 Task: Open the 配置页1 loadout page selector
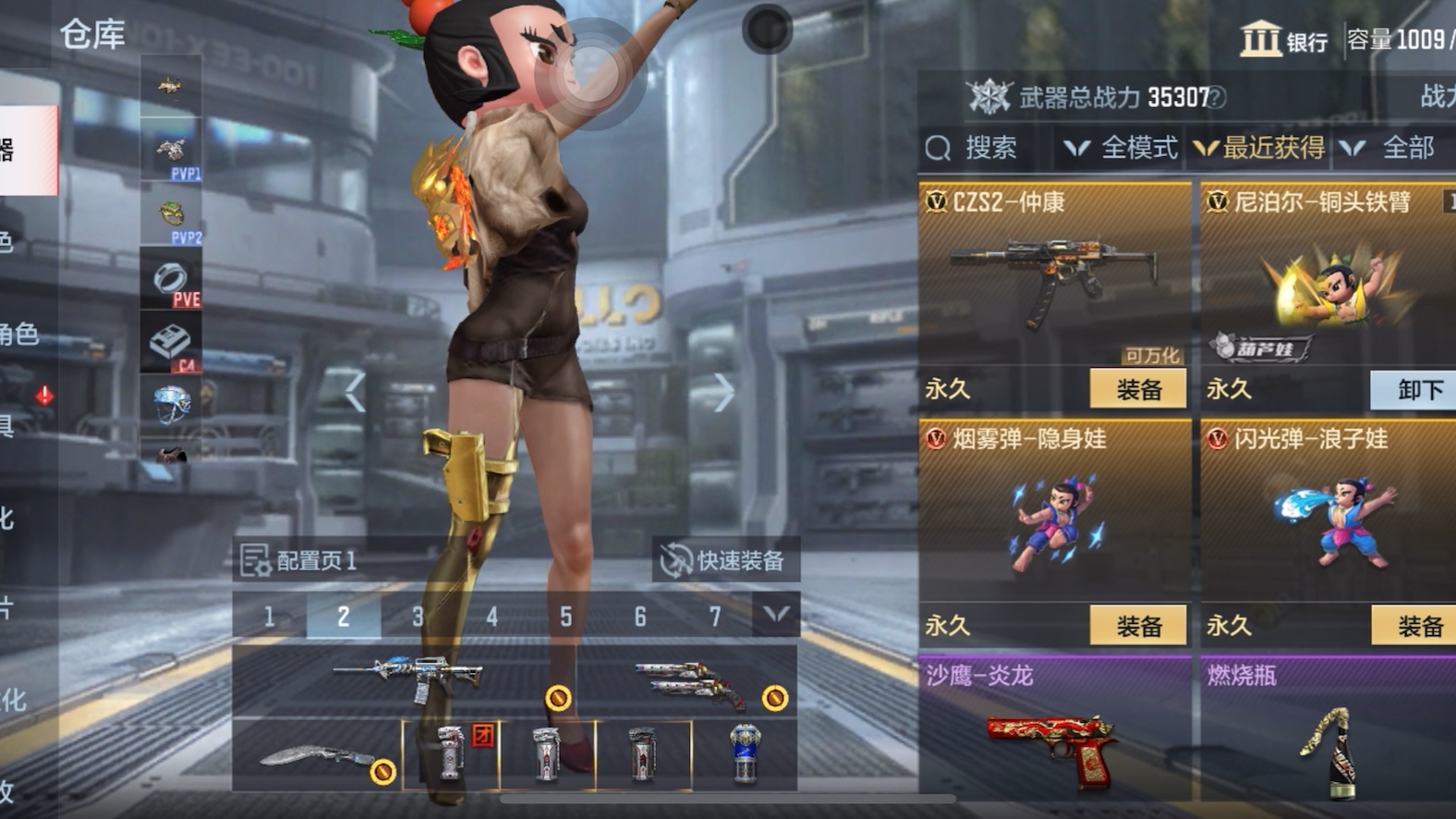click(300, 560)
